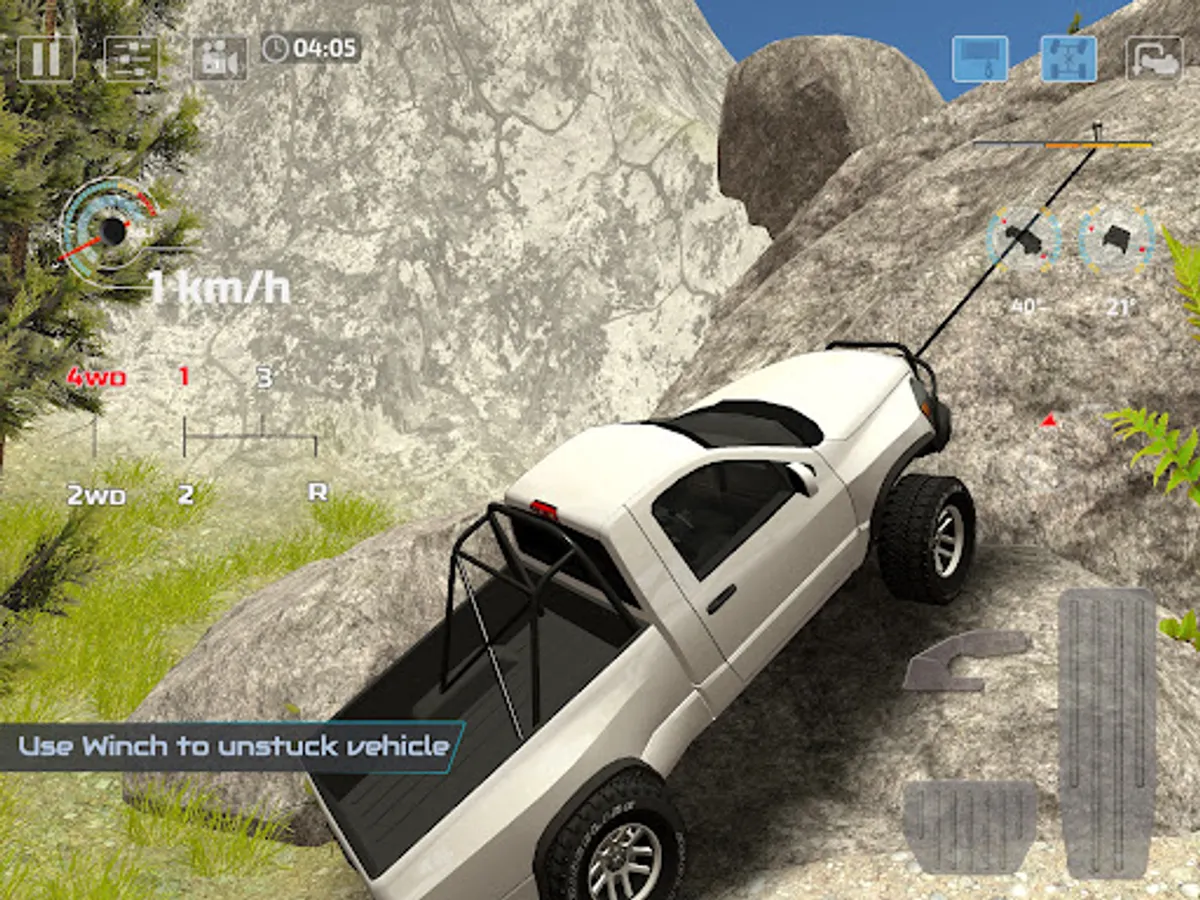Tap the vehicle reset flip icon
Screen dimensions: 1200x900
pos(1154,58)
